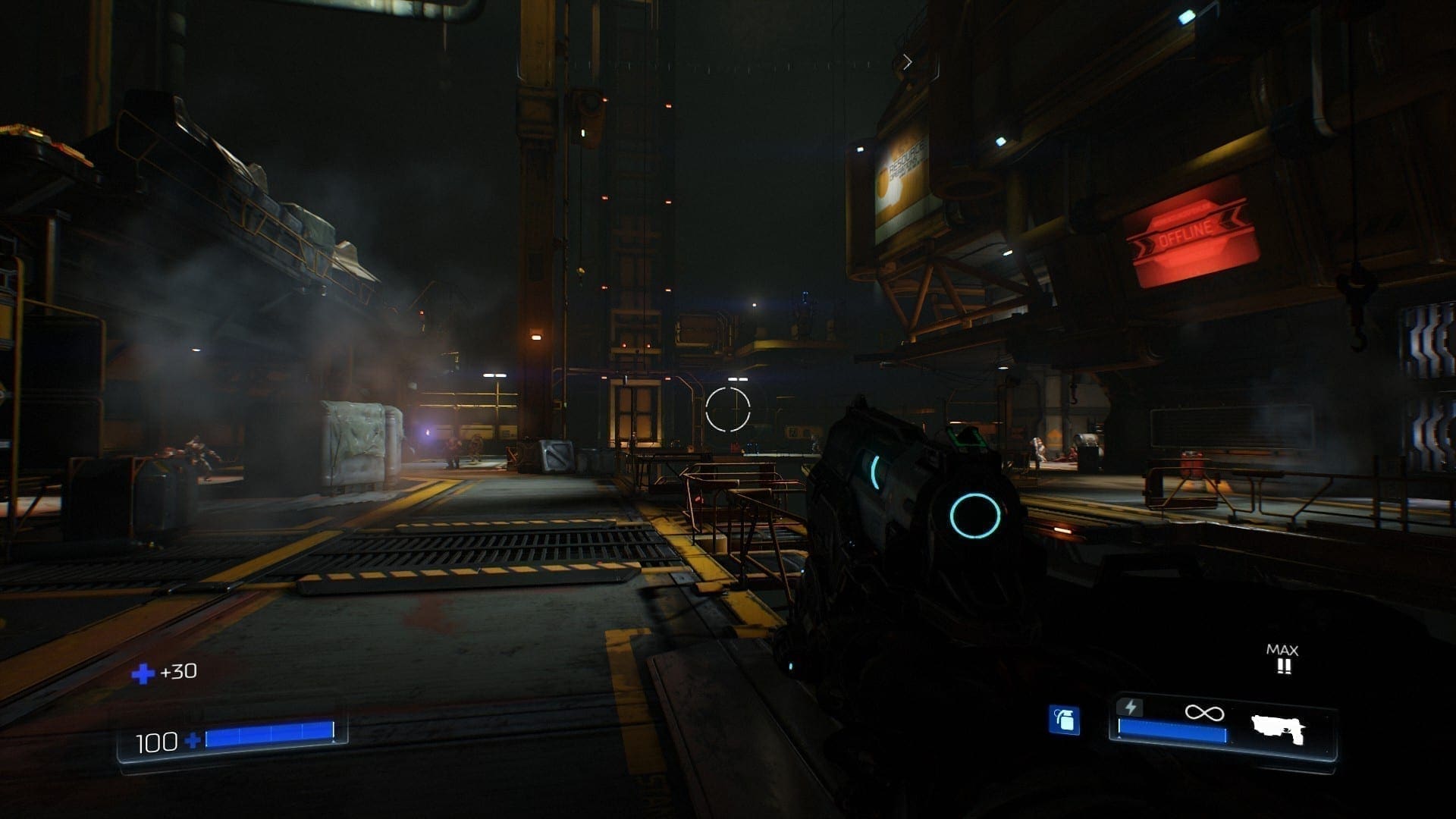Select the frag grenade equipment icon
Screen dimensions: 1456x819
[1065, 720]
